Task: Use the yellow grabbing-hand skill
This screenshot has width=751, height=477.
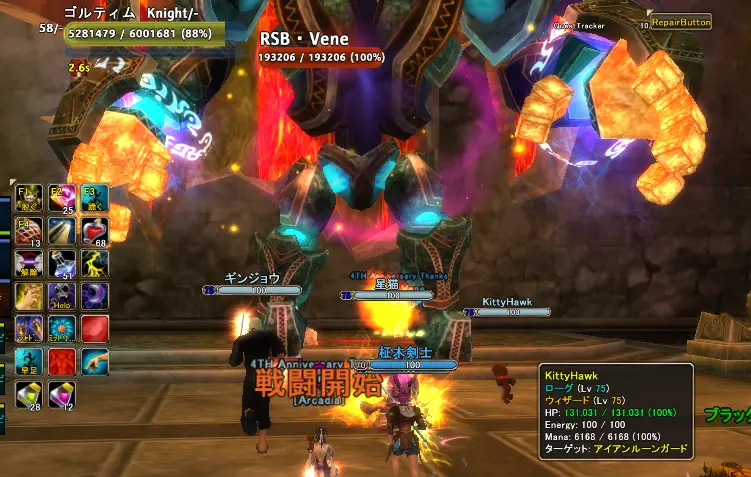Action: click(29, 296)
